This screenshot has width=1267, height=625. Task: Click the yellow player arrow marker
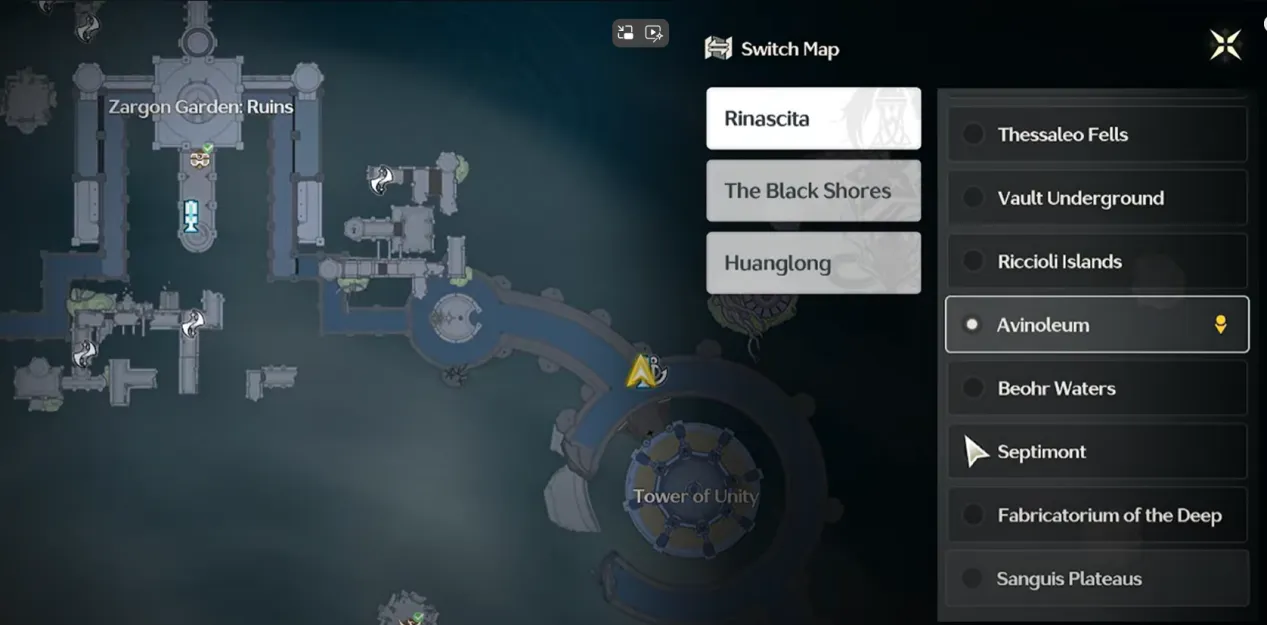[639, 372]
